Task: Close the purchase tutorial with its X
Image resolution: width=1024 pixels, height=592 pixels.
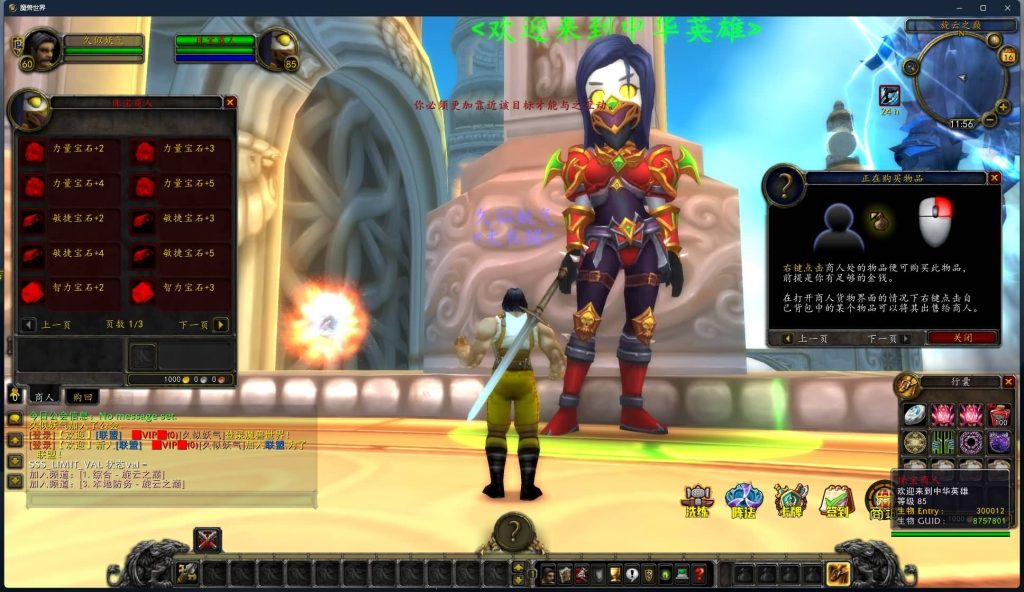Action: 994,178
